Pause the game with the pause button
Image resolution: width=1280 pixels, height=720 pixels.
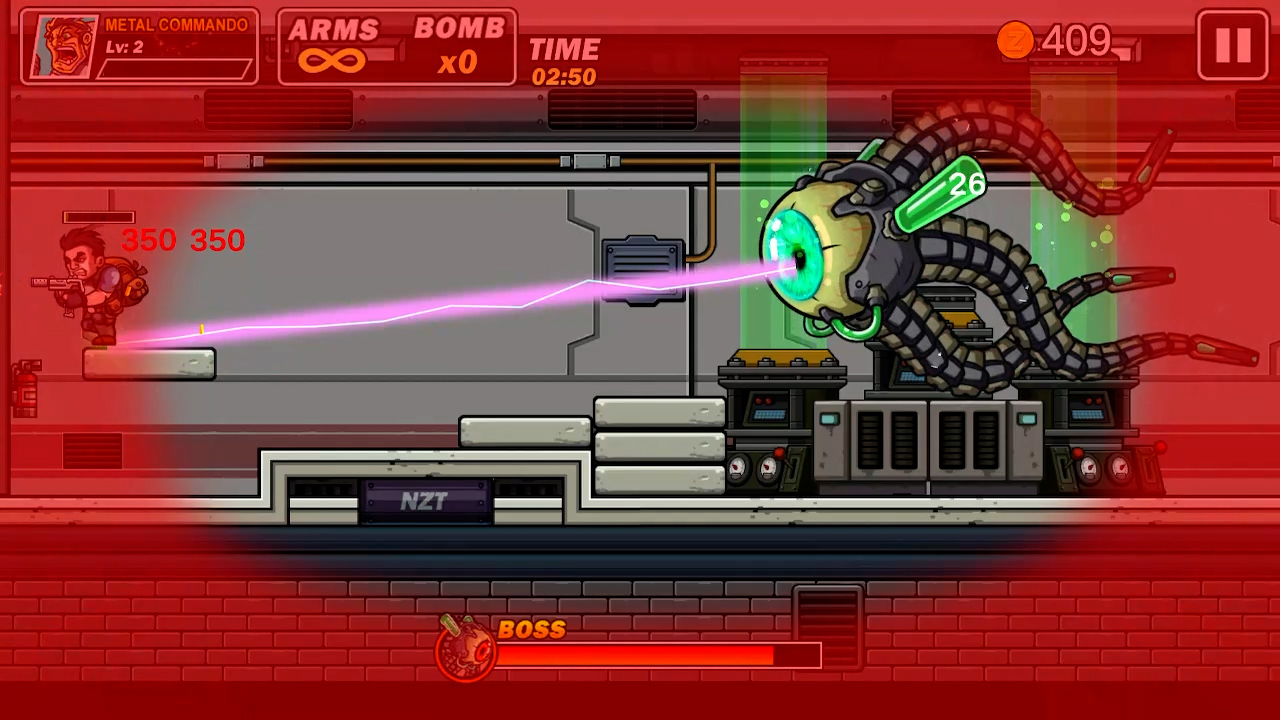tap(1231, 45)
